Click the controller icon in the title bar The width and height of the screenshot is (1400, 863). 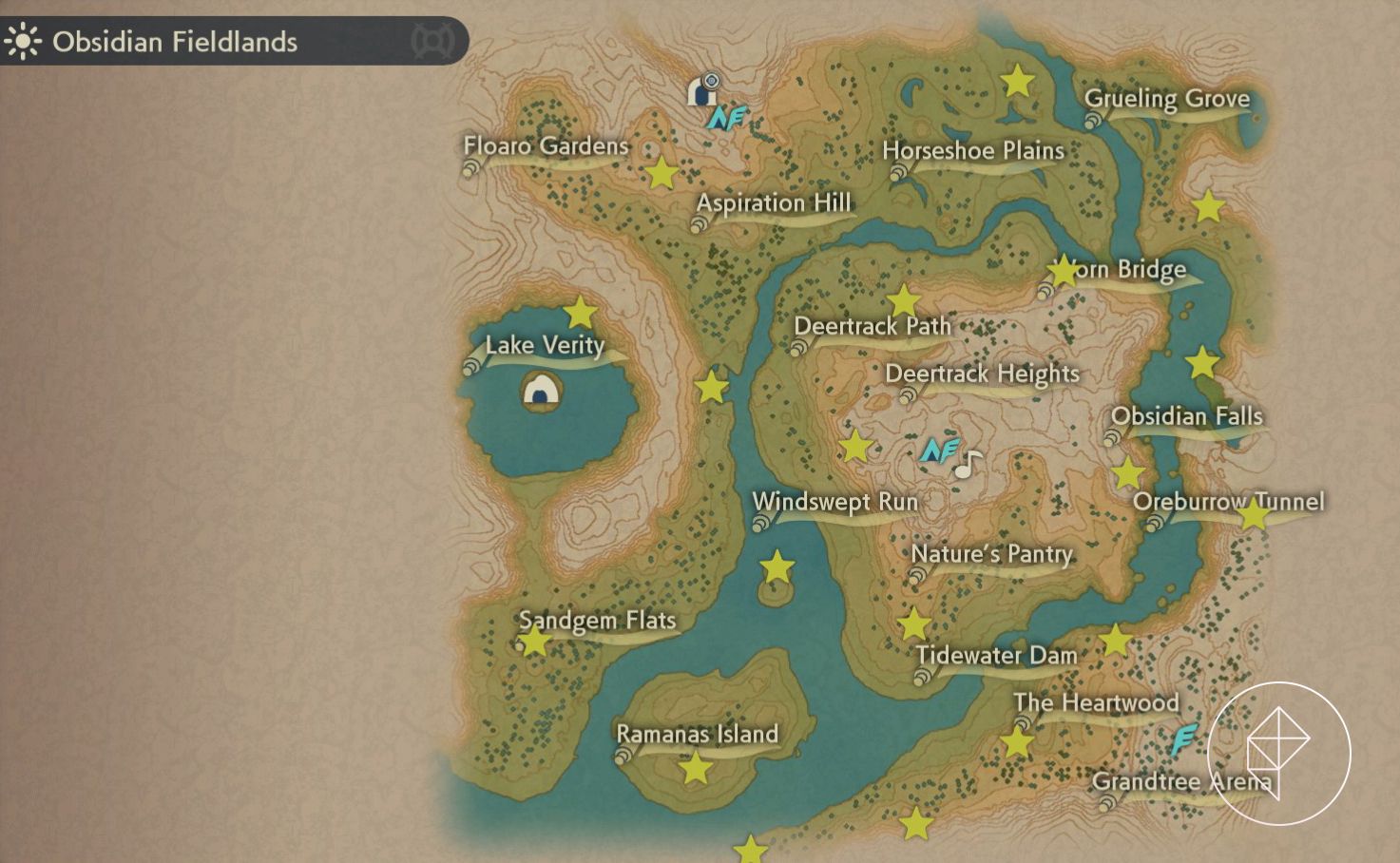tap(432, 40)
